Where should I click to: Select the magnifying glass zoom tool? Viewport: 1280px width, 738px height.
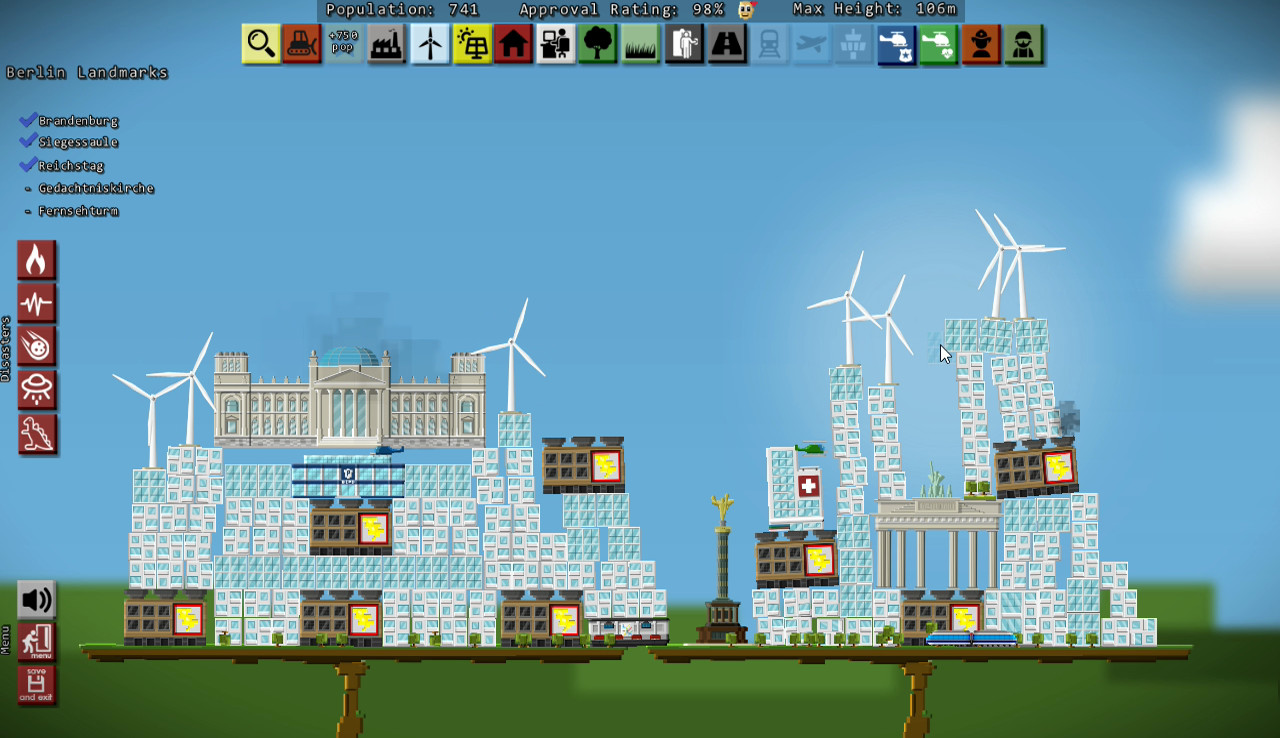(260, 44)
